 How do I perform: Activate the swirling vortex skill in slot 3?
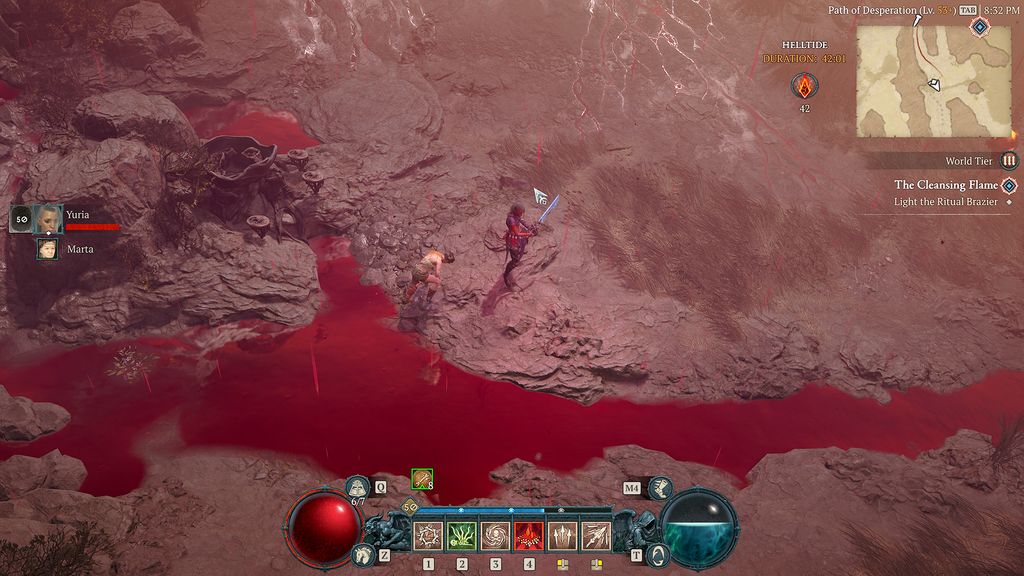[x=495, y=536]
